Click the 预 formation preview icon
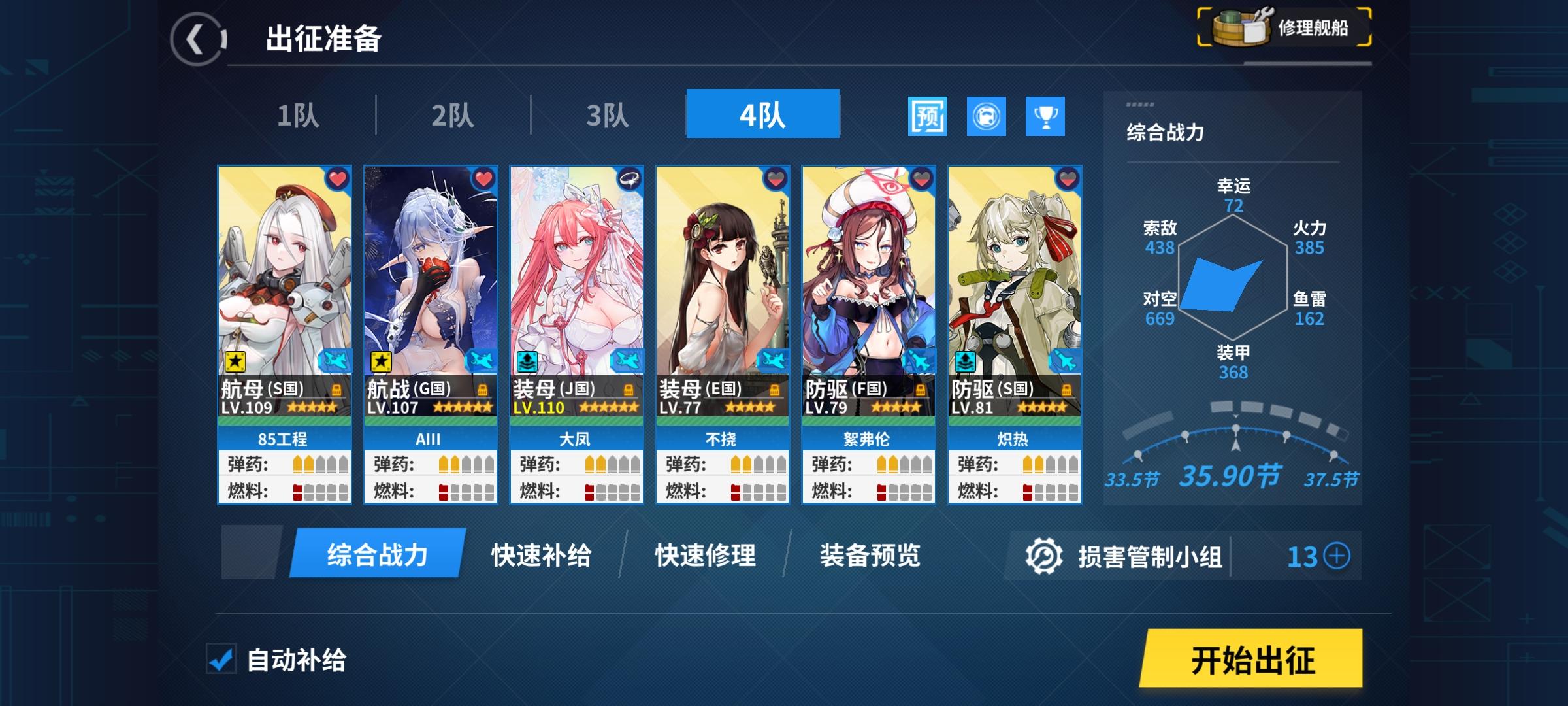This screenshot has height=706, width=1568. [928, 116]
